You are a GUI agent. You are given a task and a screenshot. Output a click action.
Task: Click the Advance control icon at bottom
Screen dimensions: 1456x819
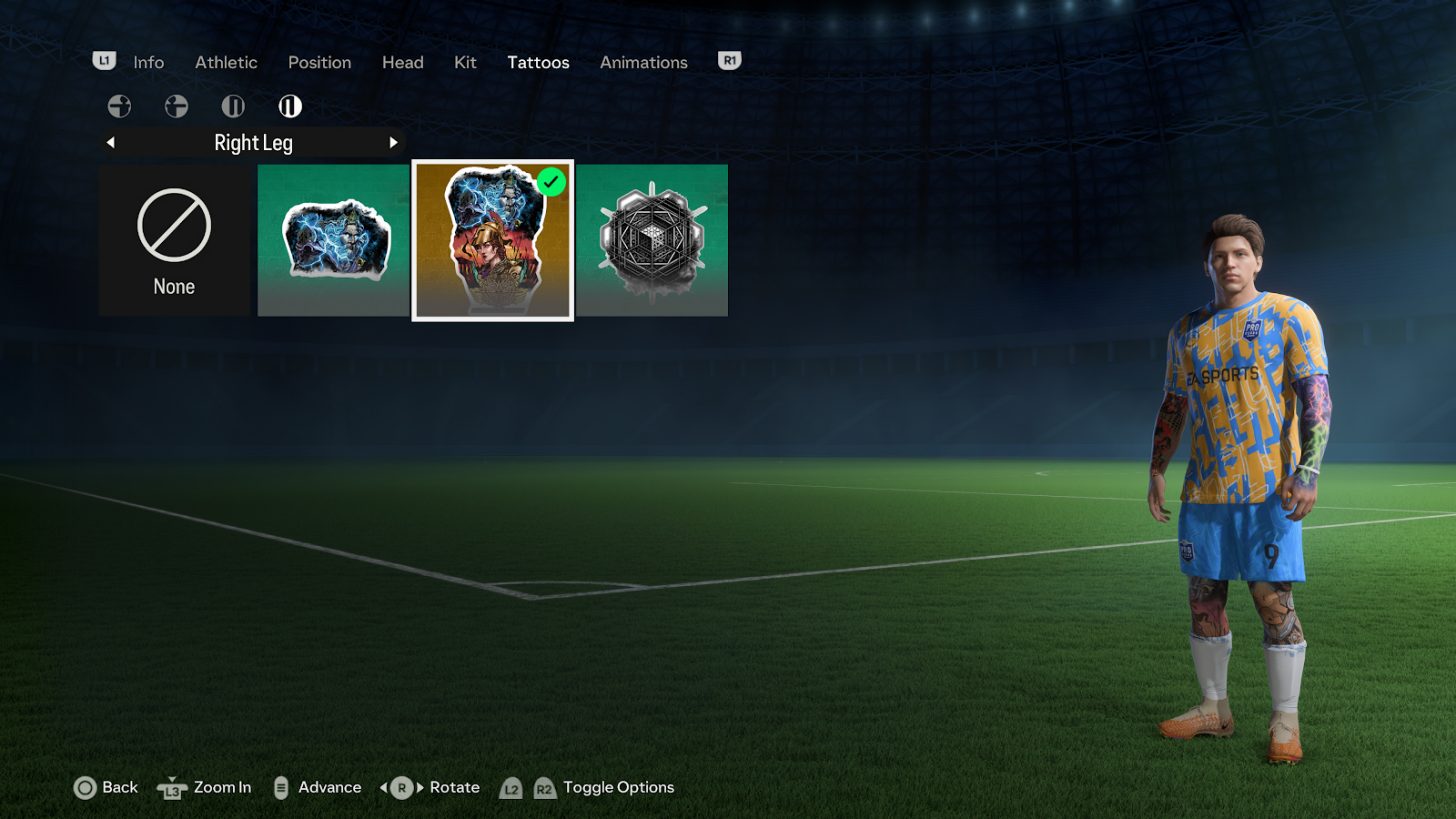(x=279, y=787)
